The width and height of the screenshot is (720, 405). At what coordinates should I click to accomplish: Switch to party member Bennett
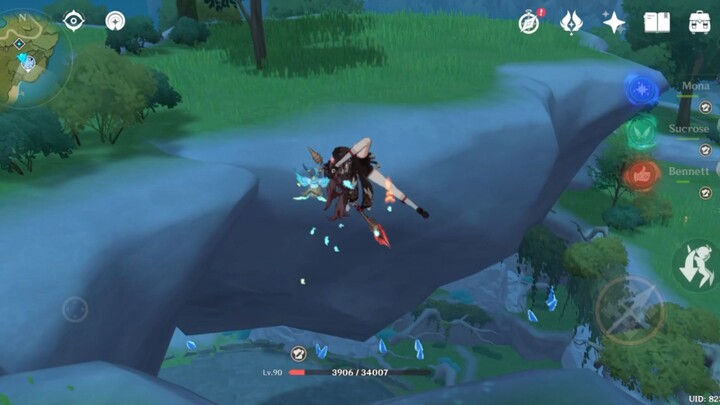tap(690, 172)
